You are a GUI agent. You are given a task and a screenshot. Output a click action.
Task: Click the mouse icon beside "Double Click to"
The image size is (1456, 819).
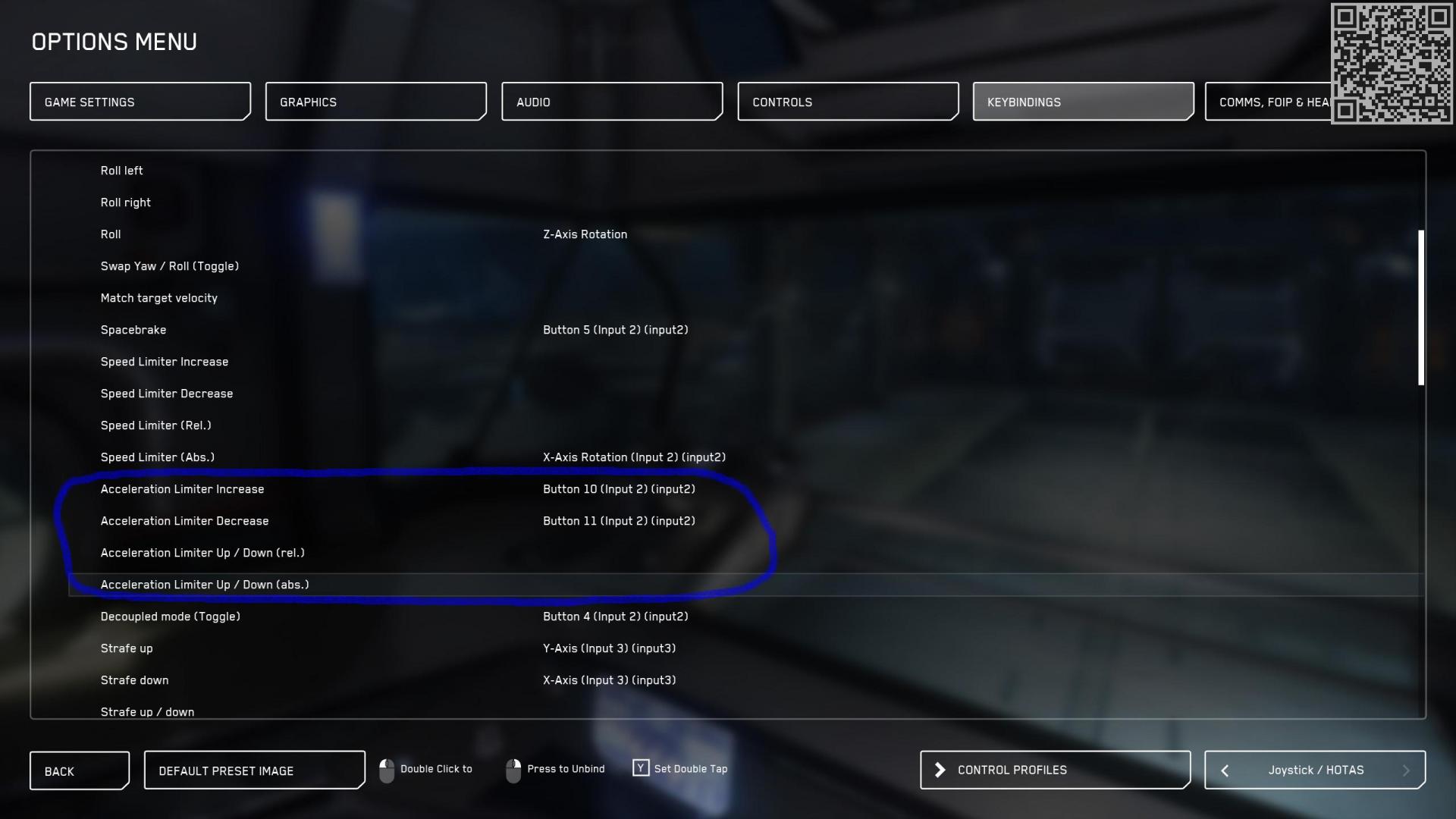(388, 770)
